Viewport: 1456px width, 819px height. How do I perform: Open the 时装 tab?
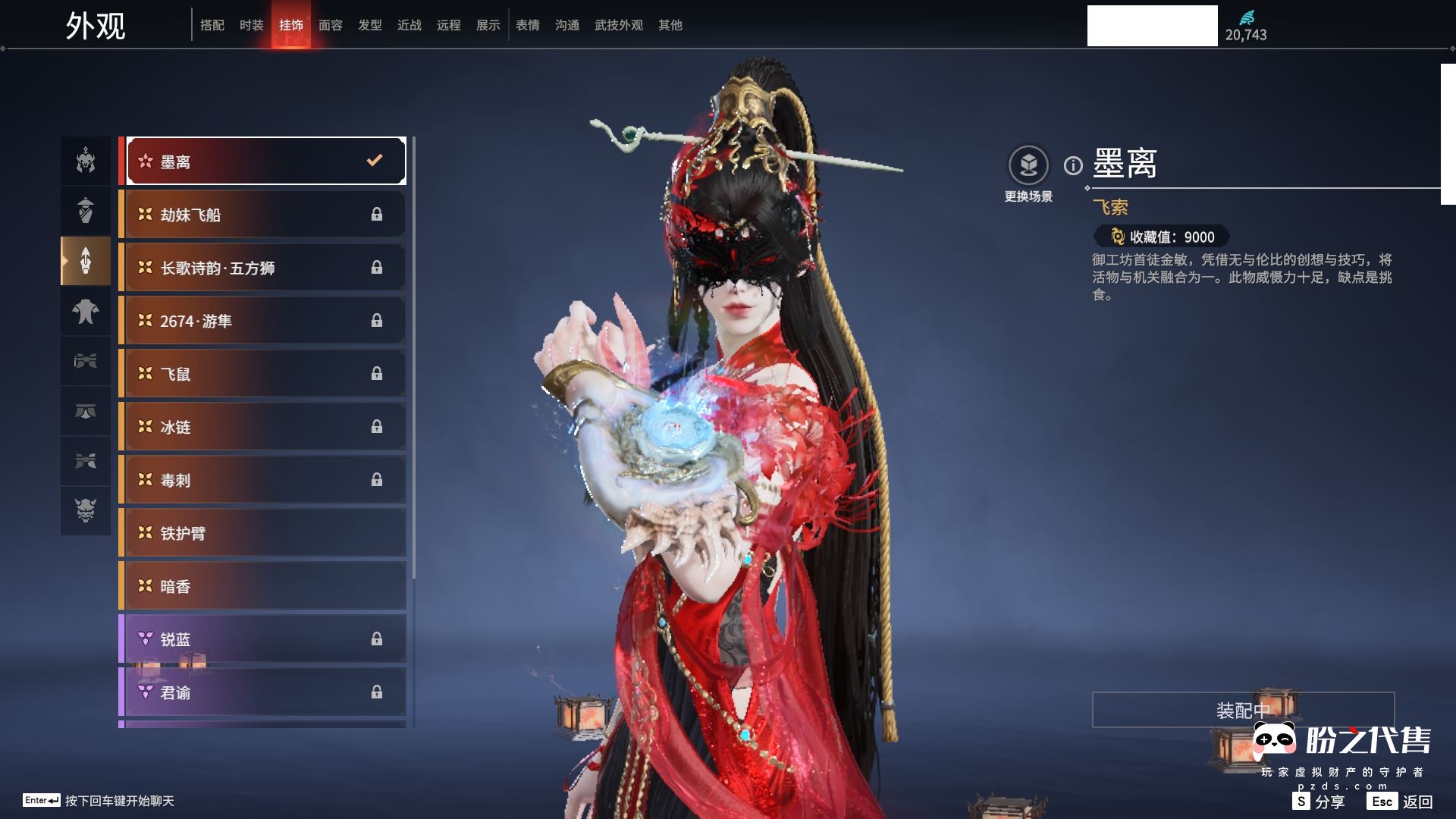click(x=252, y=25)
